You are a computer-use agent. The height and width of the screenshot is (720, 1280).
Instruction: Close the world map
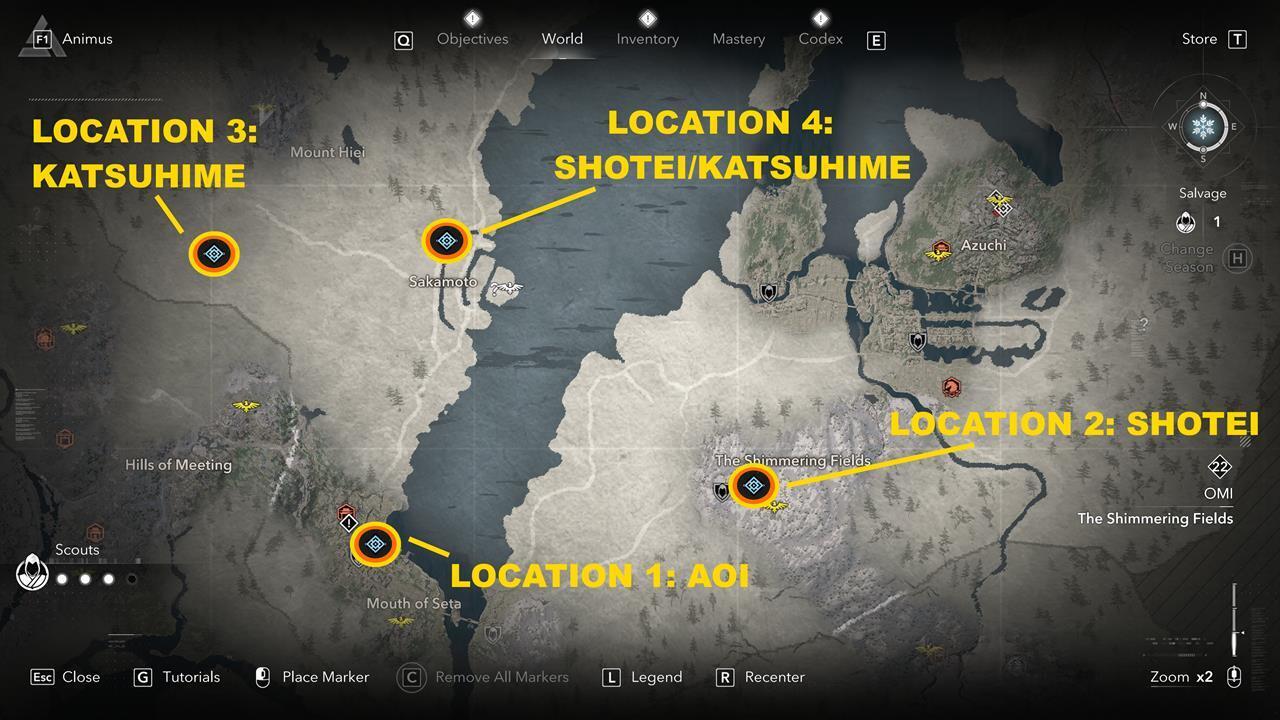66,677
